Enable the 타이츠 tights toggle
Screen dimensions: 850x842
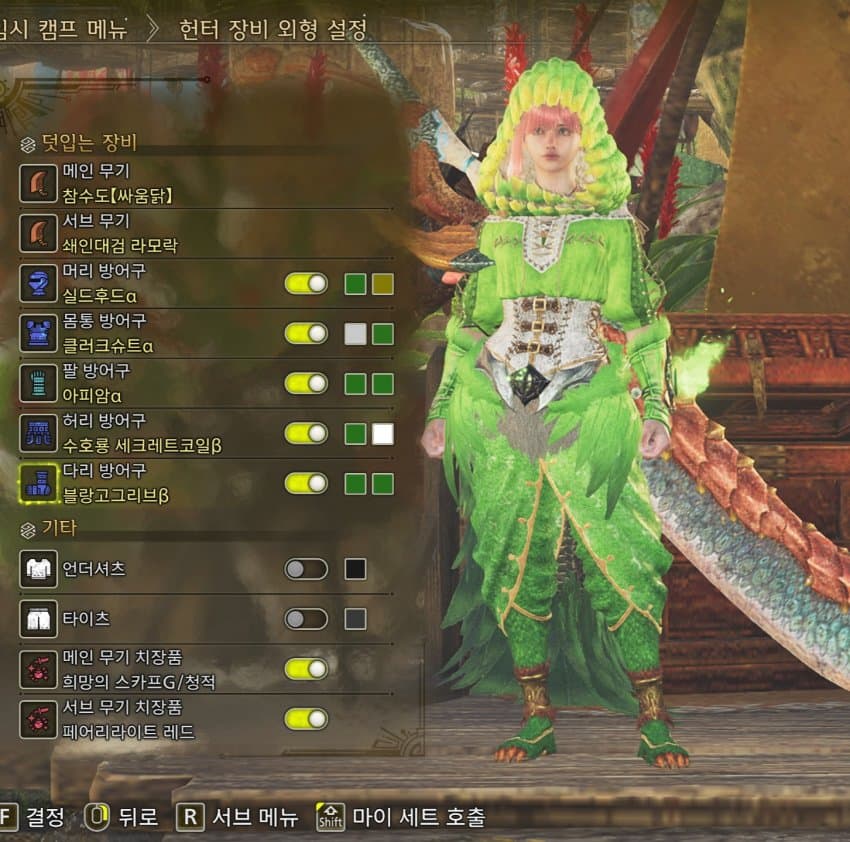[x=306, y=619]
